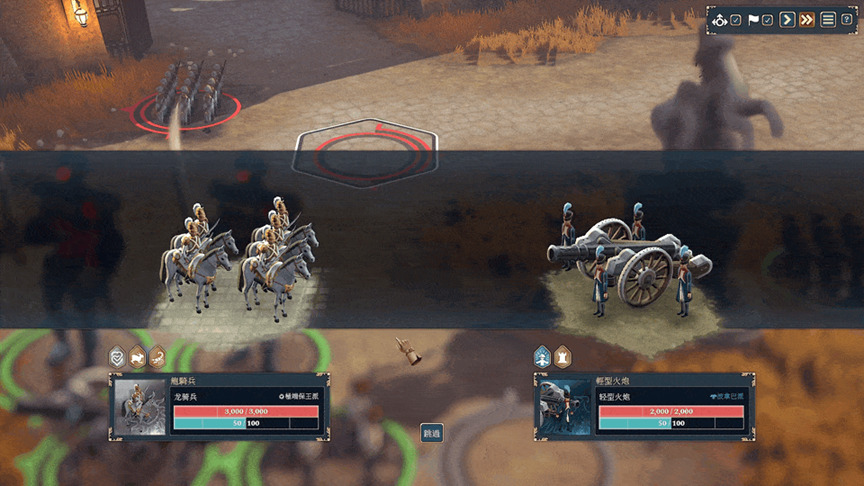Viewport: 864px width, 486px height.
Task: Click the 跳過 skip button
Action: 431,433
